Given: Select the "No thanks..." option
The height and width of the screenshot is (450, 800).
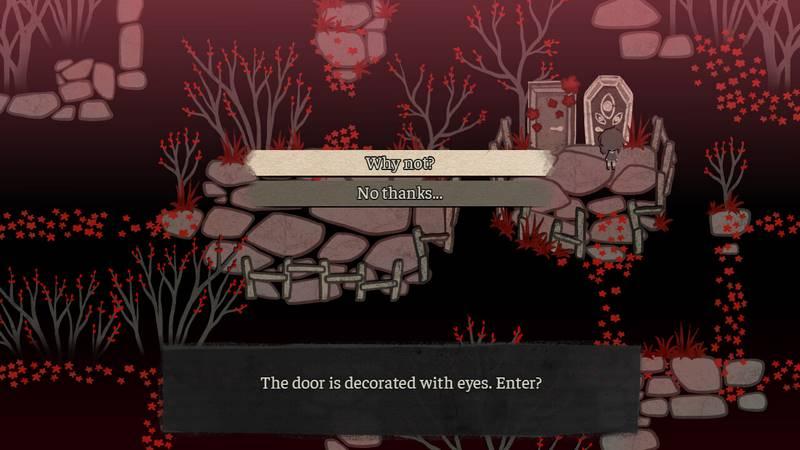Looking at the screenshot, I should (x=400, y=193).
